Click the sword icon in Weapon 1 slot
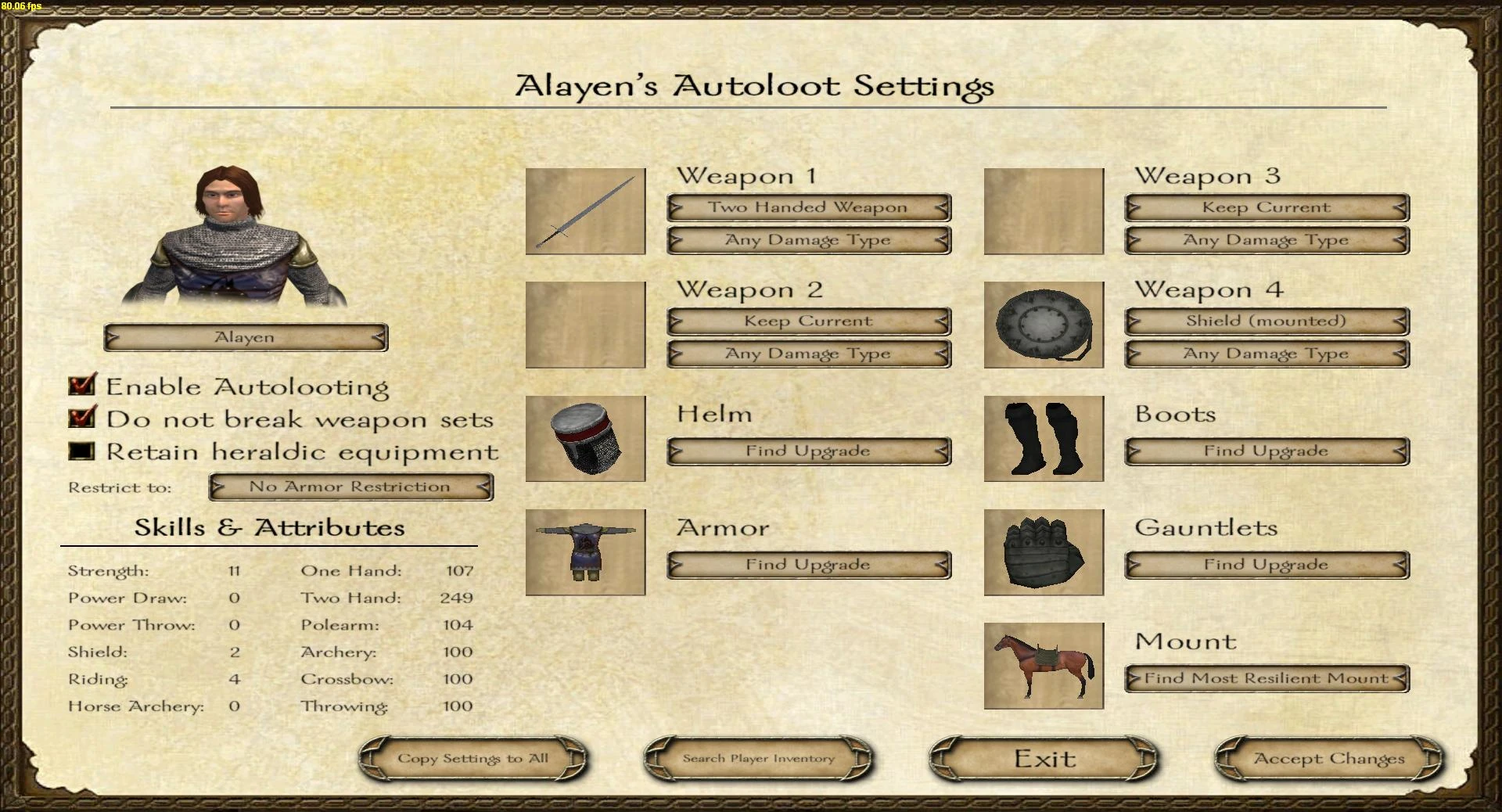Viewport: 1502px width, 812px height. pos(584,211)
